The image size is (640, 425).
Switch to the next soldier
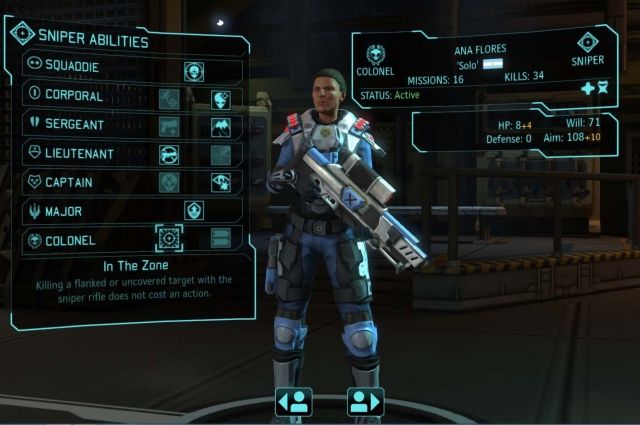click(366, 402)
